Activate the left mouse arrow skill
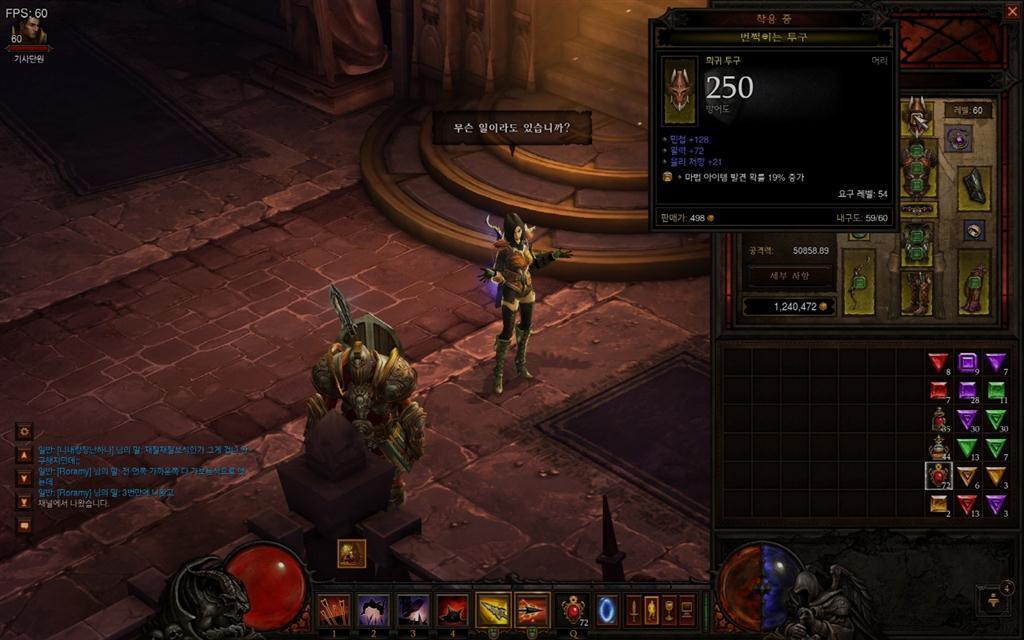This screenshot has width=1024, height=640. coord(493,609)
